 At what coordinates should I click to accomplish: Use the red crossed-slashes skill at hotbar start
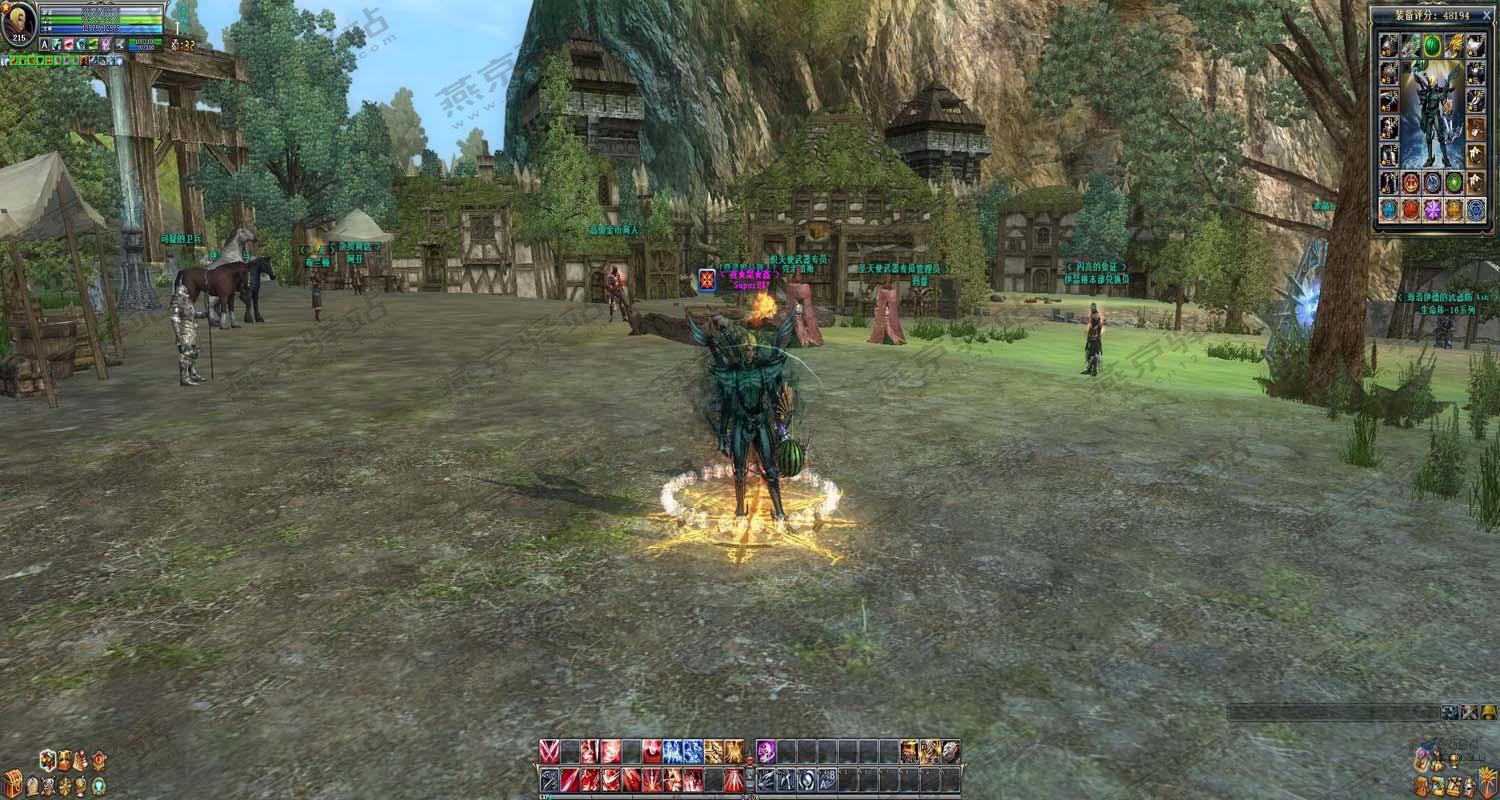(549, 751)
